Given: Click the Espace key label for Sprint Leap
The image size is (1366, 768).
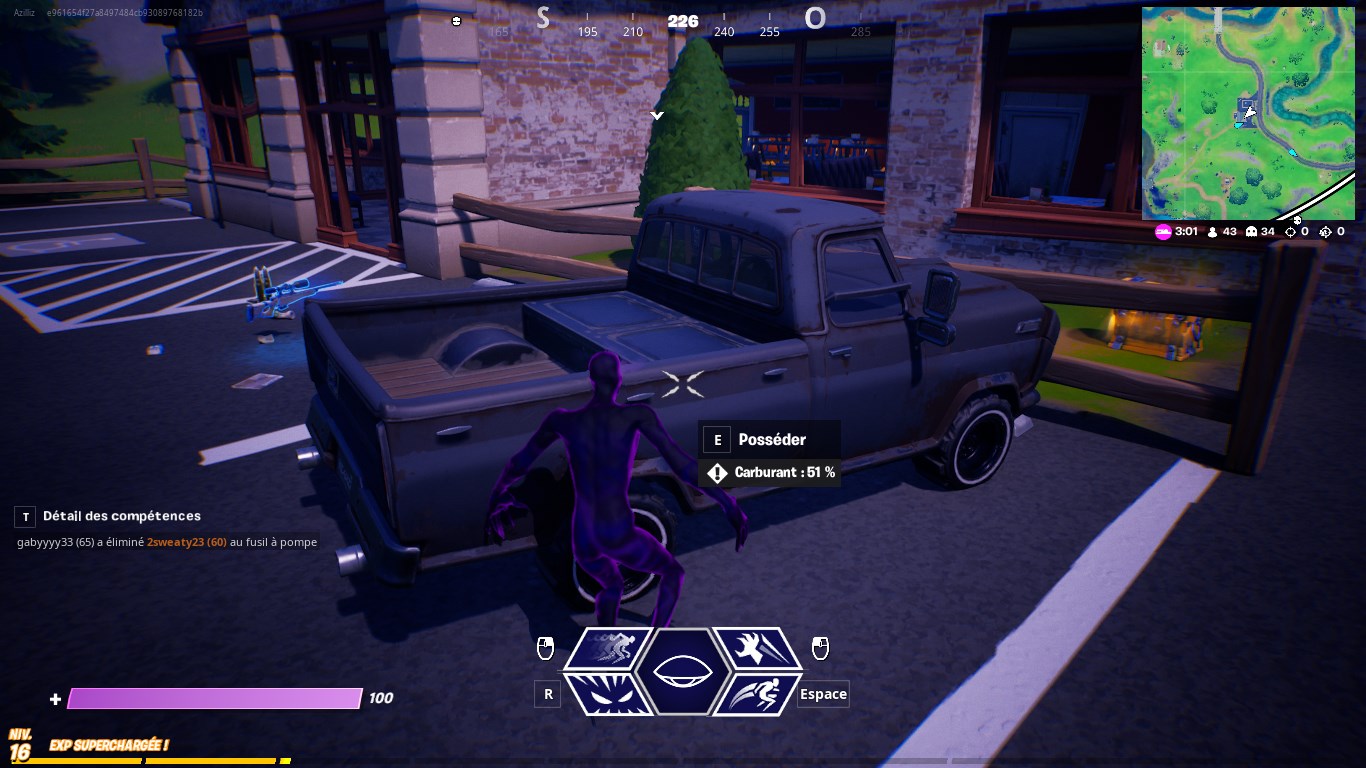Looking at the screenshot, I should coord(822,693).
